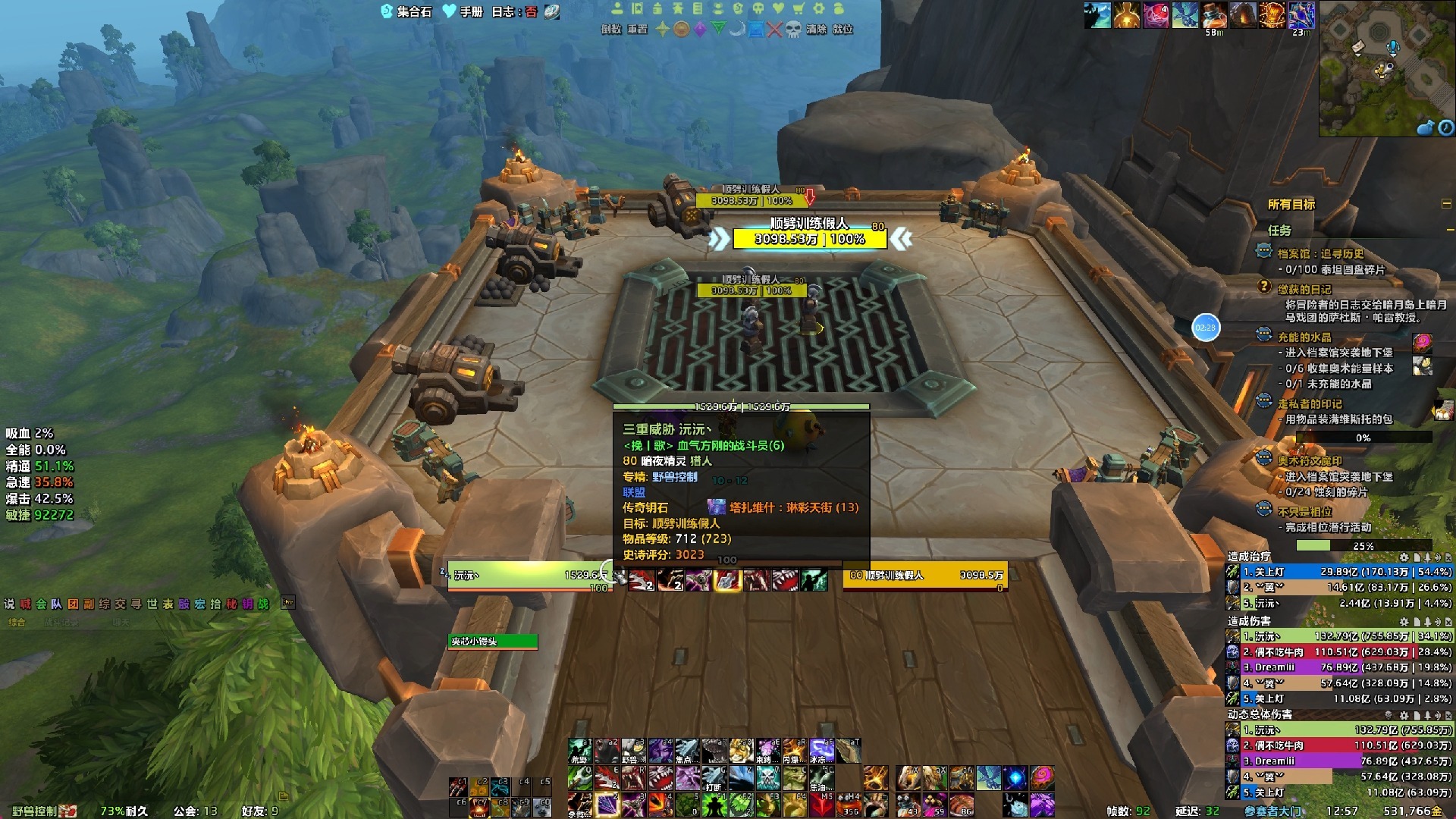1456x819 pixels.
Task: Open the blue bag icon on minimap
Action: point(1426,127)
